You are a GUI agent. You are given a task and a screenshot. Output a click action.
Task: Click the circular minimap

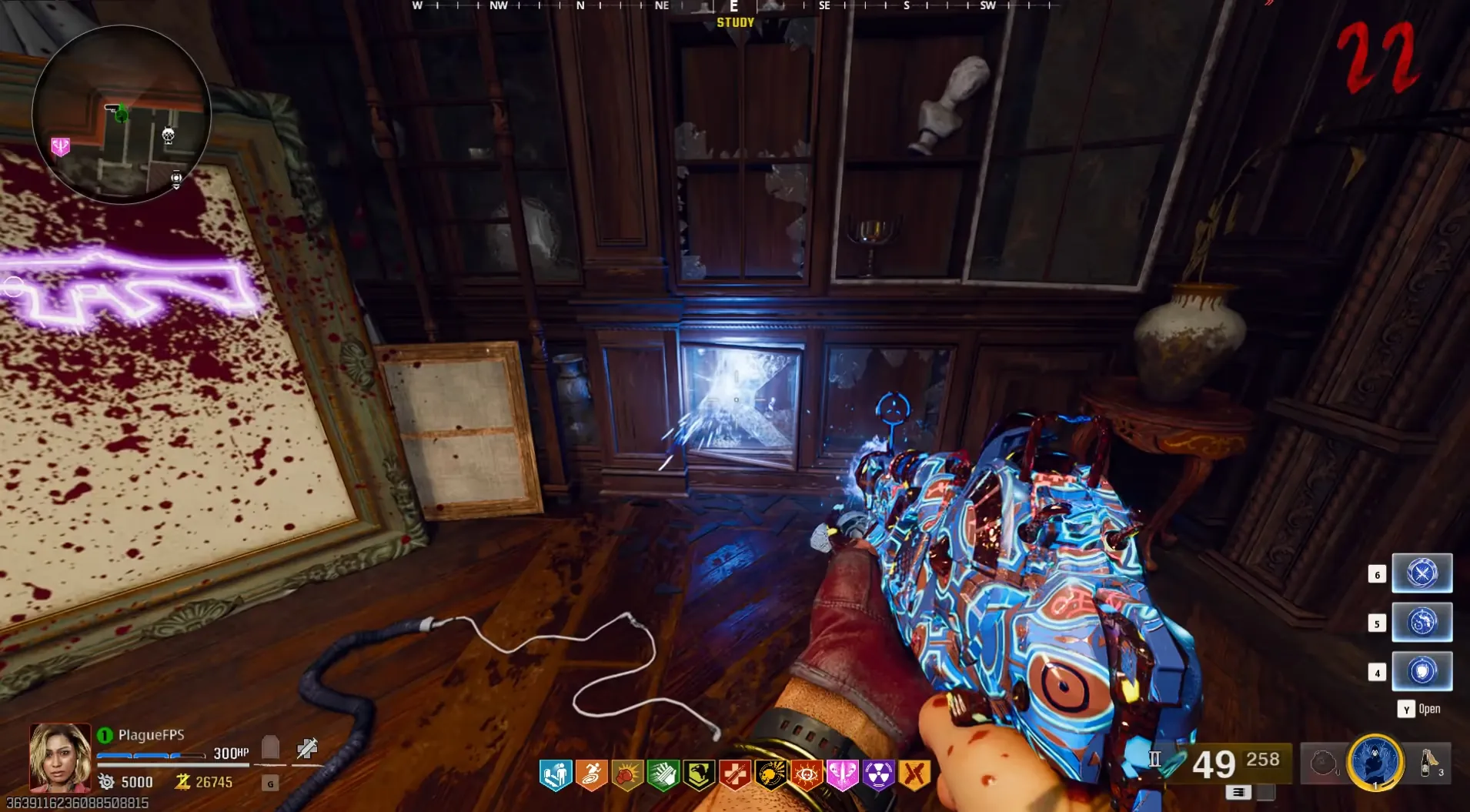121,114
